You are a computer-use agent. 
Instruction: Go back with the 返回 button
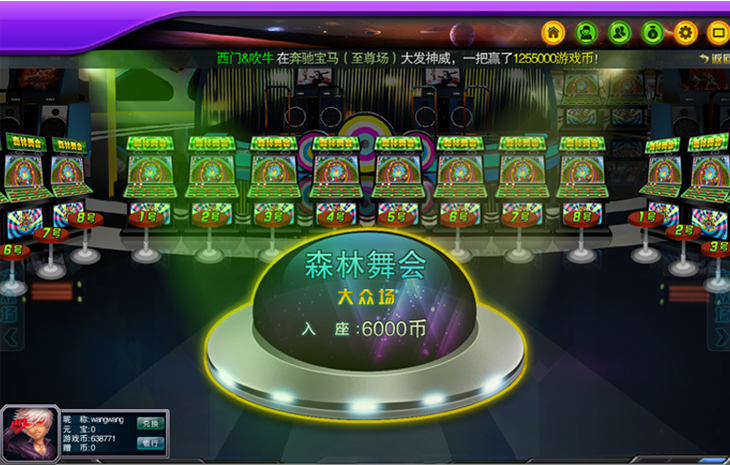(713, 58)
